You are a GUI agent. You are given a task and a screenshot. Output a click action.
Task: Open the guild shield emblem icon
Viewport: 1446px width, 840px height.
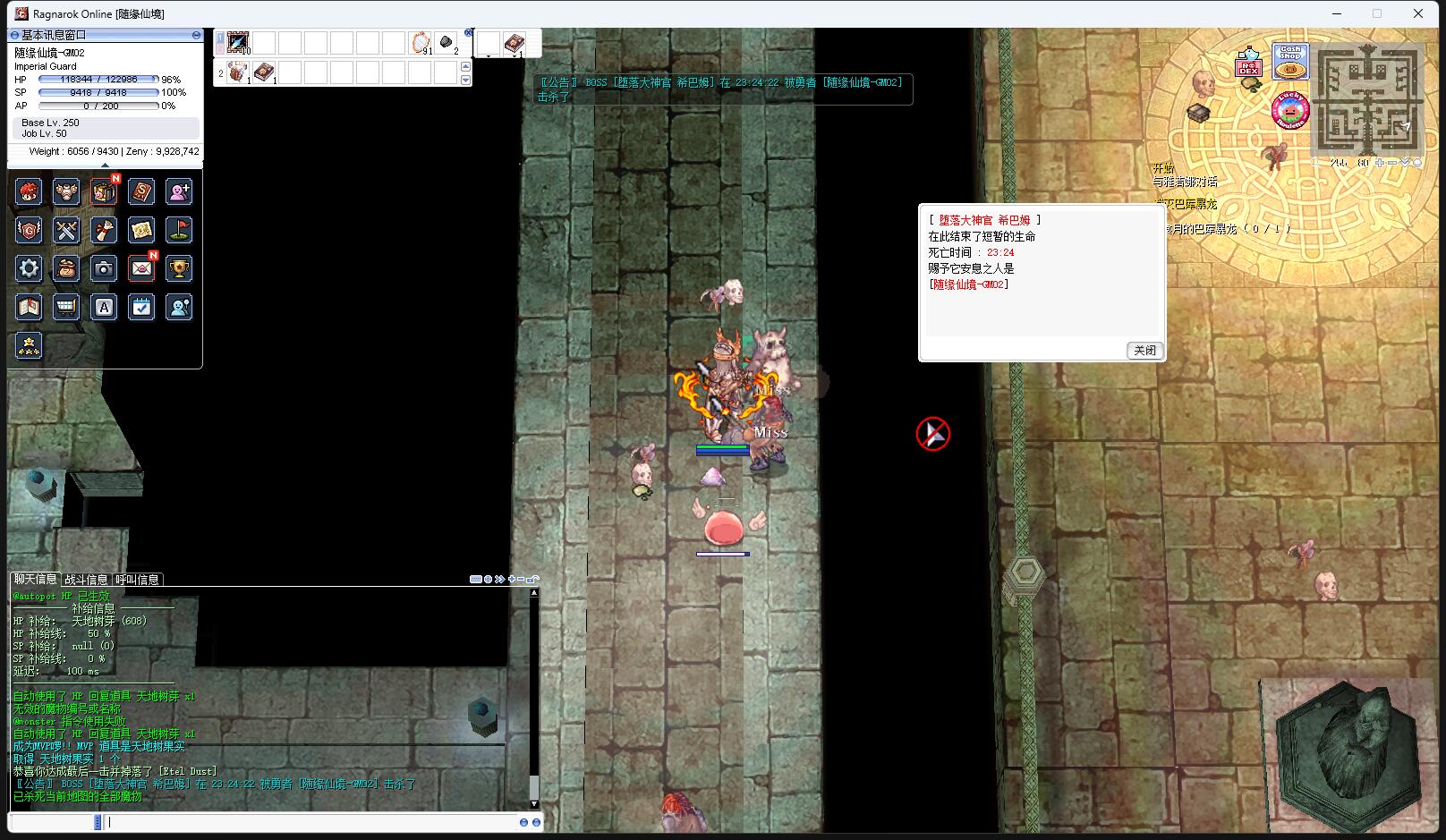click(x=29, y=230)
